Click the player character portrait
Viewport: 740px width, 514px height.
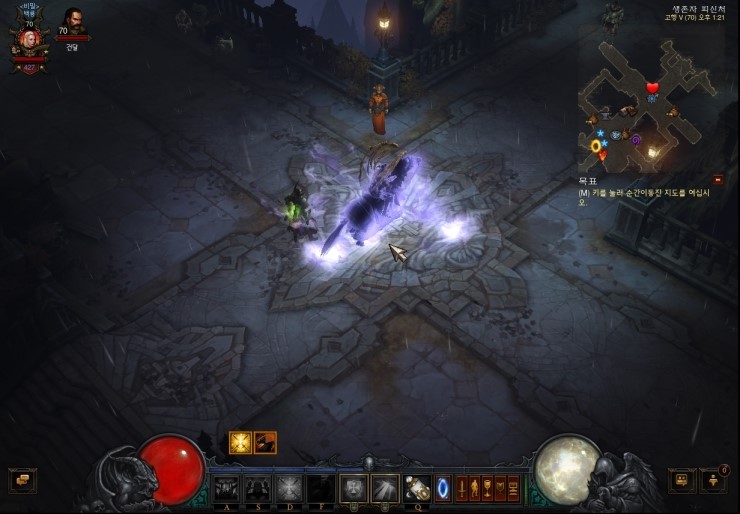click(29, 39)
